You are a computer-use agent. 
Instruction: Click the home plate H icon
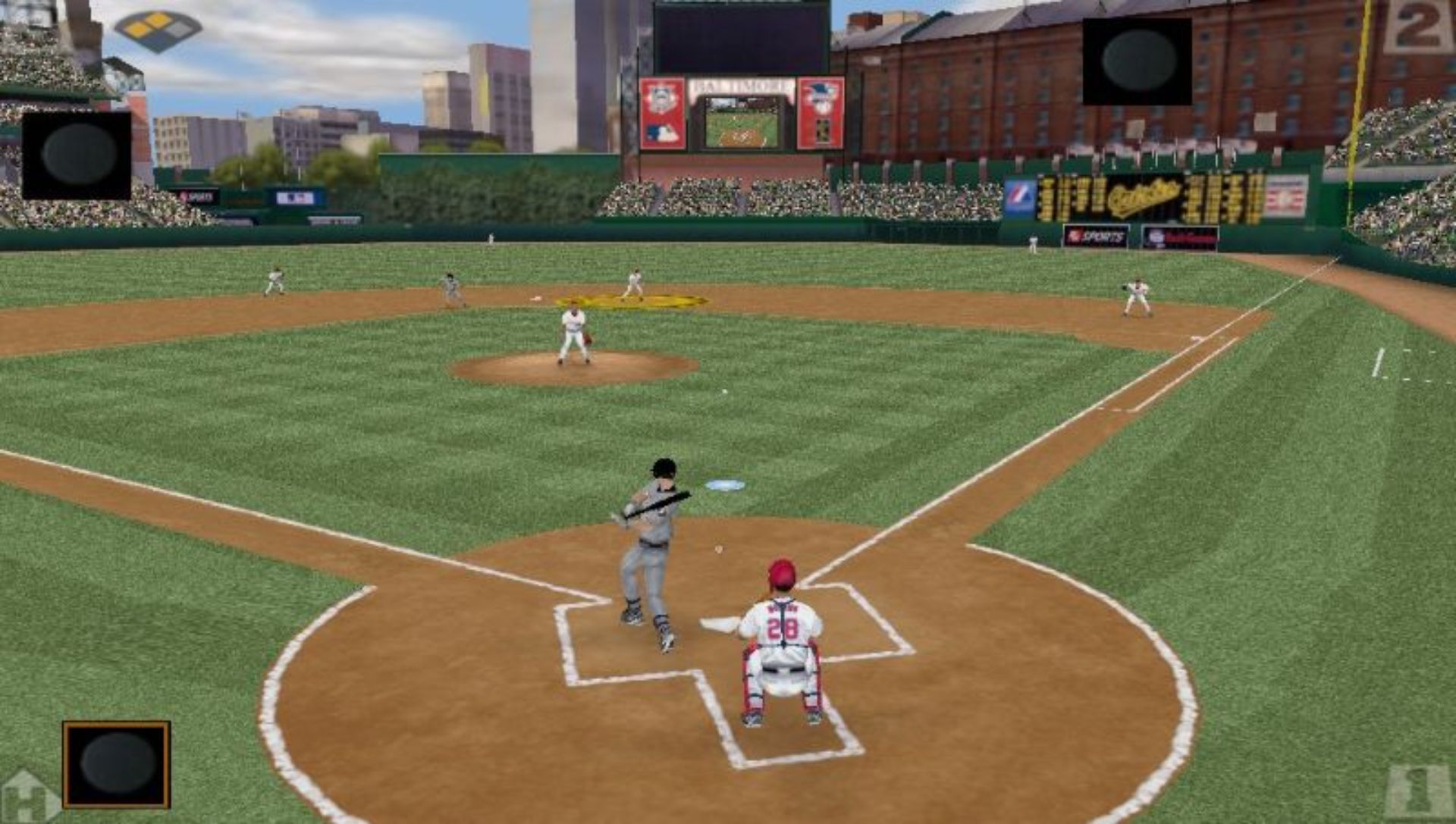tap(27, 797)
